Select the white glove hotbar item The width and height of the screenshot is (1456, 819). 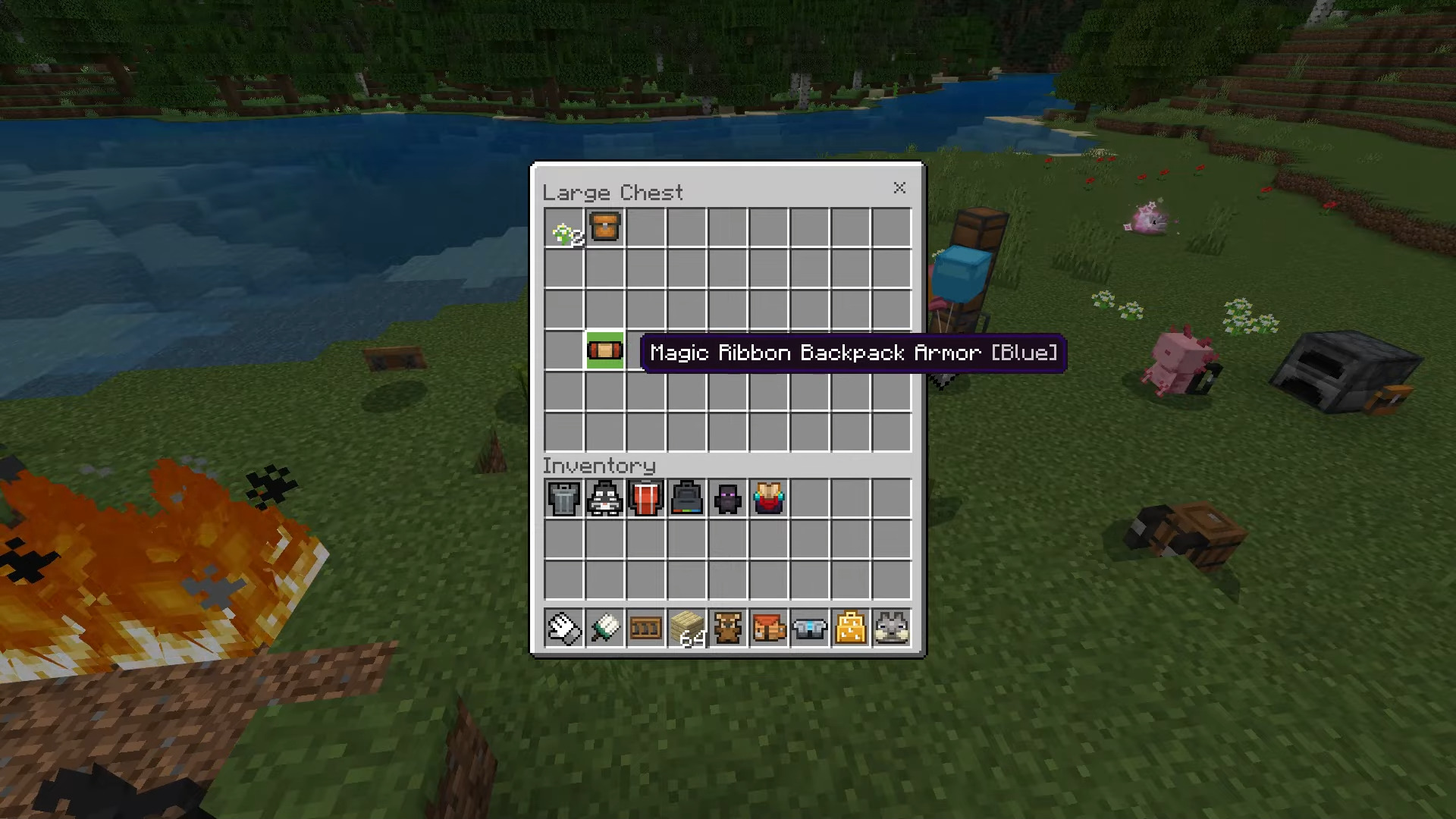pos(564,629)
